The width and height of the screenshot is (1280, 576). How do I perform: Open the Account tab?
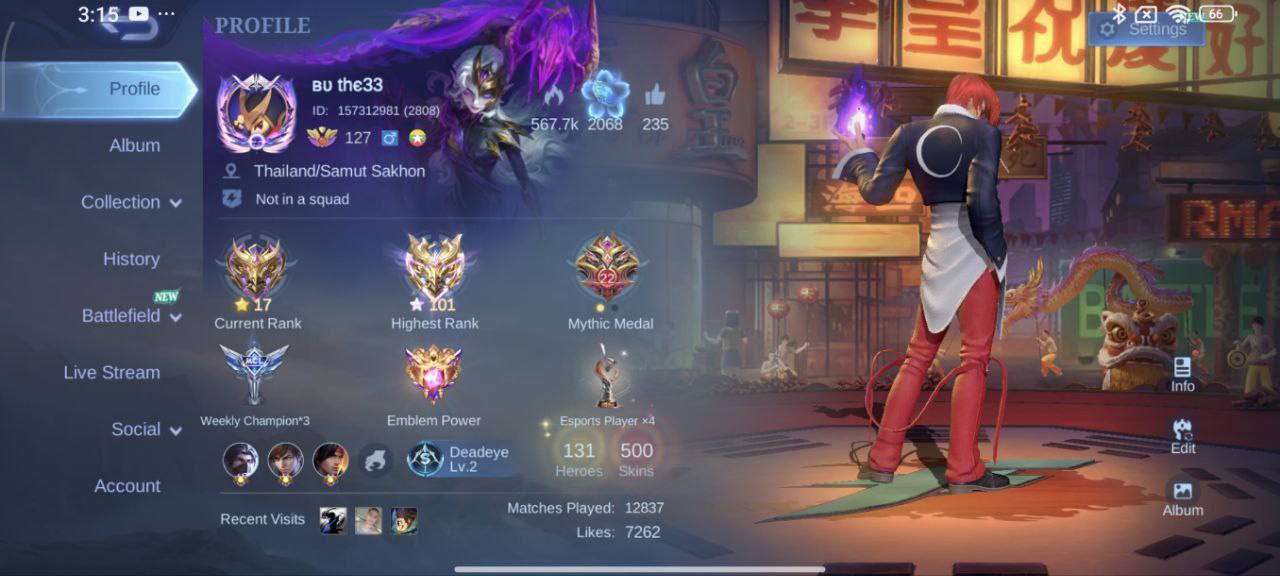click(127, 486)
